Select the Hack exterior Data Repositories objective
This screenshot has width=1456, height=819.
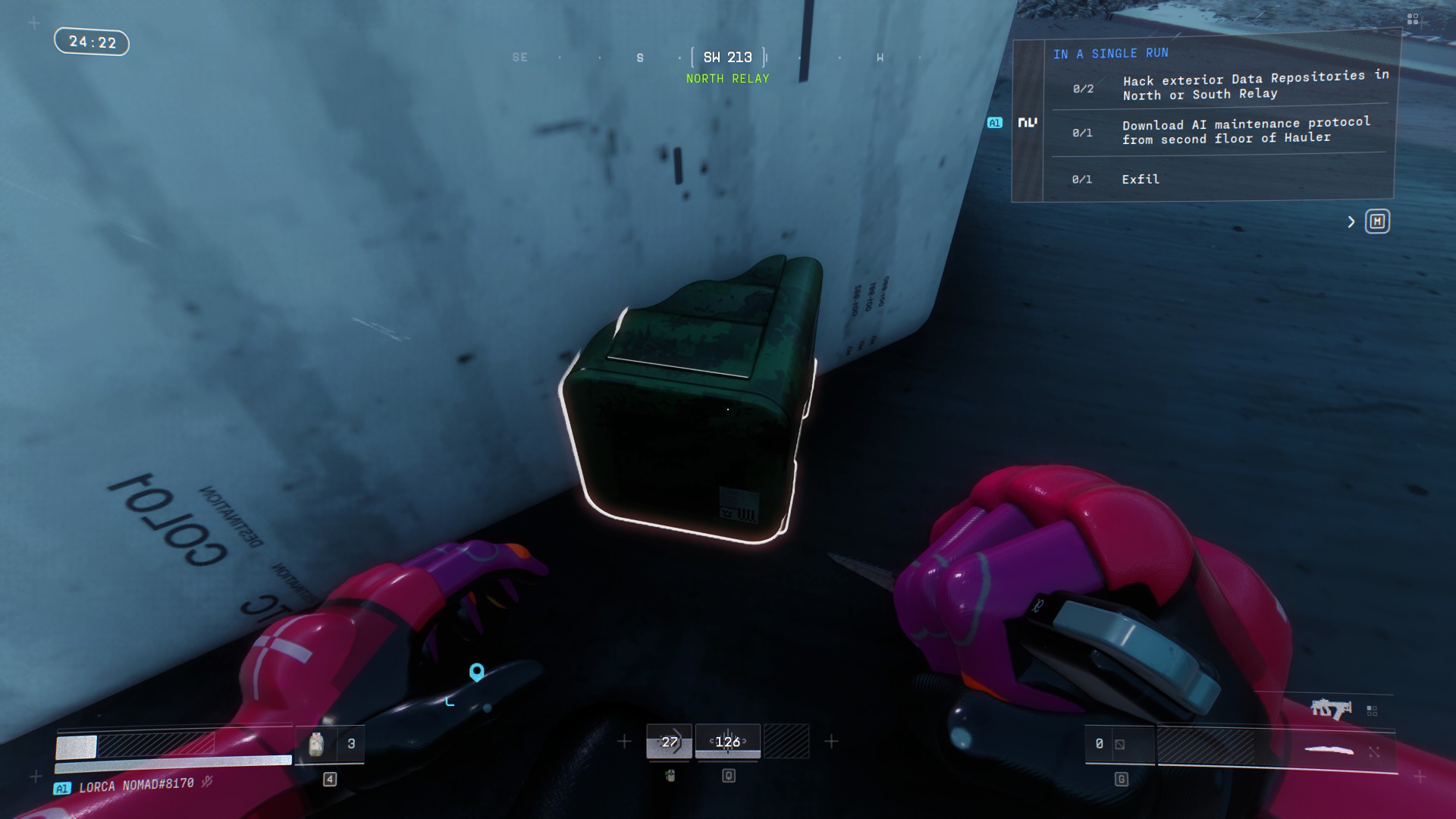coord(1254,86)
